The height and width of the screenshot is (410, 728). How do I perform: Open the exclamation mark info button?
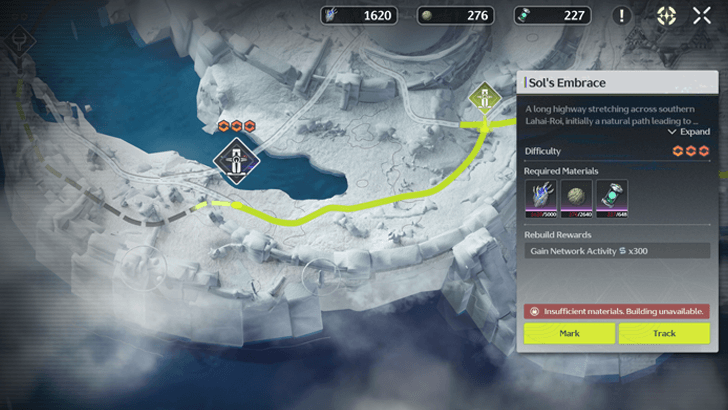pyautogui.click(x=622, y=15)
